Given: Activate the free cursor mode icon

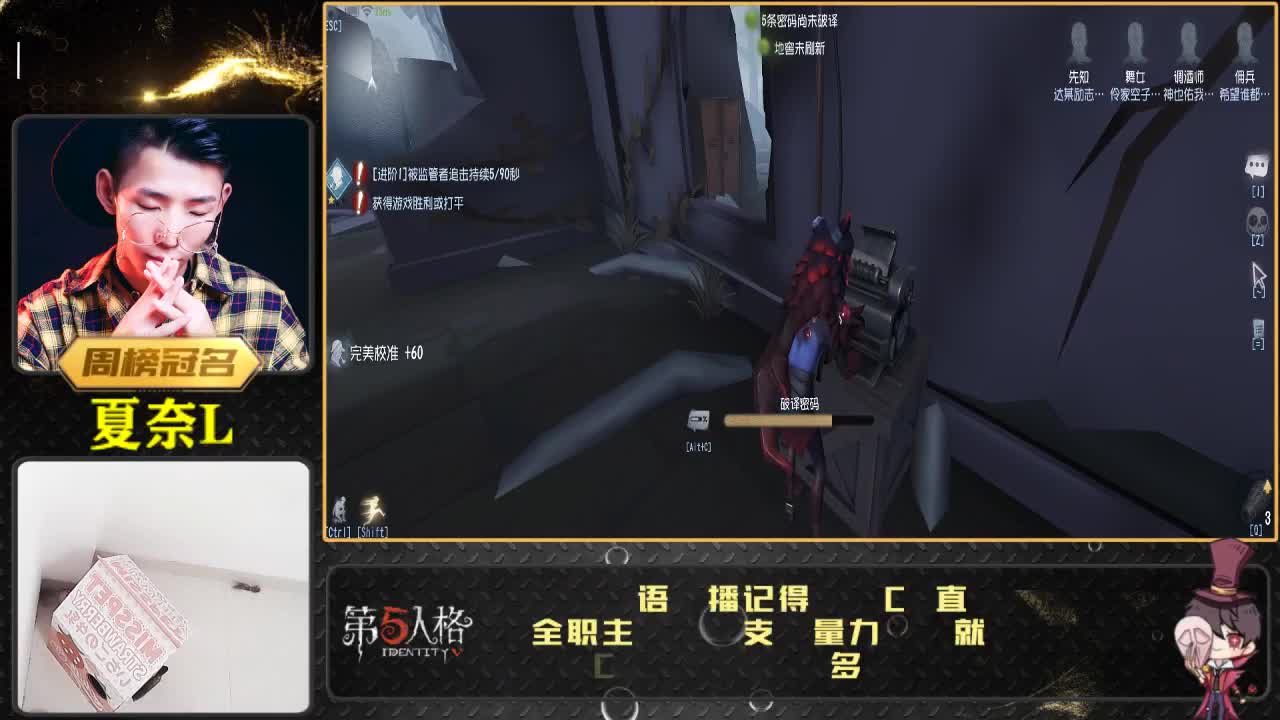Looking at the screenshot, I should 1256,275.
